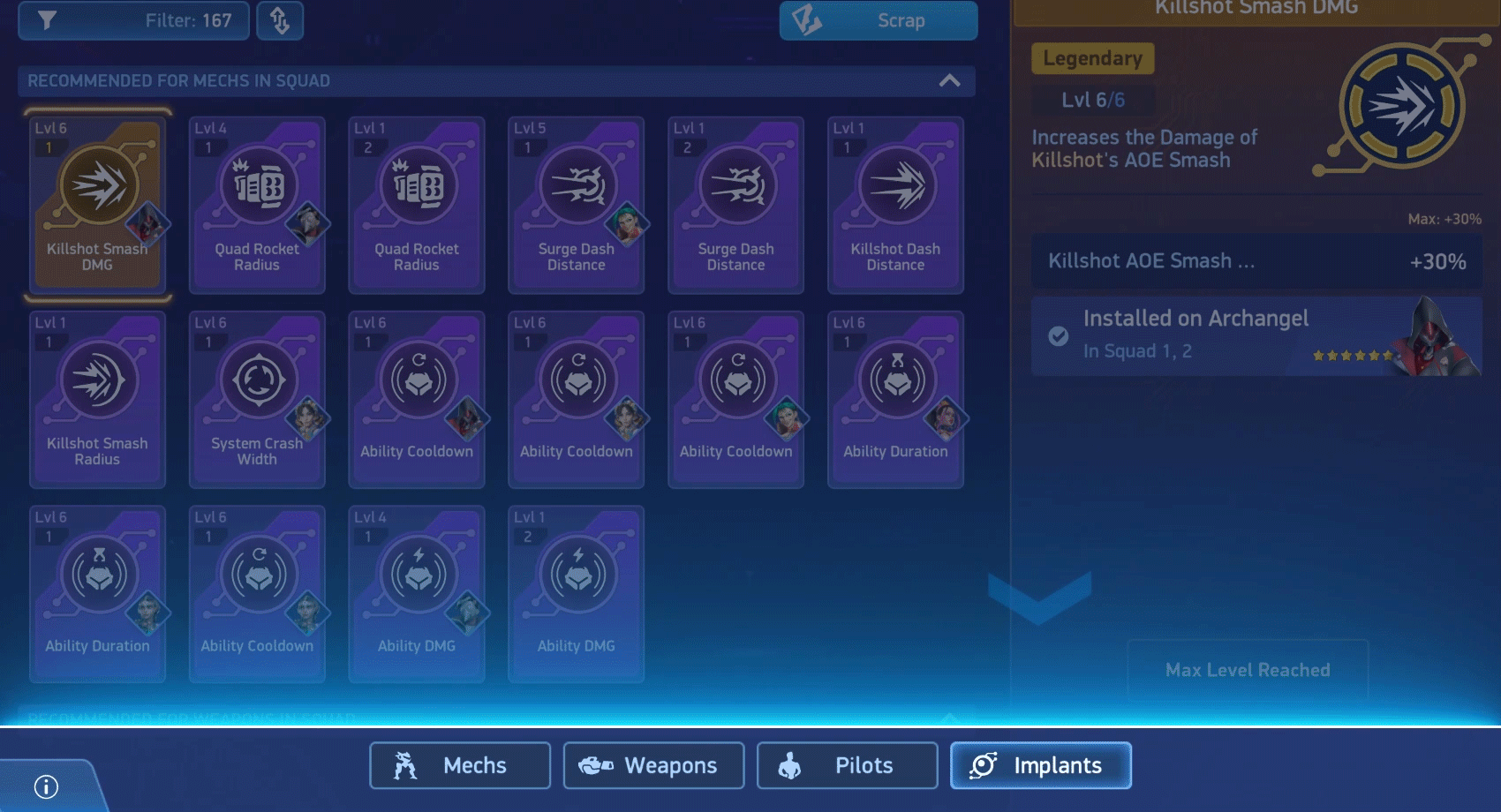The width and height of the screenshot is (1501, 812).
Task: Select the Lvl 6 Ability Duration implant
Action: point(894,397)
